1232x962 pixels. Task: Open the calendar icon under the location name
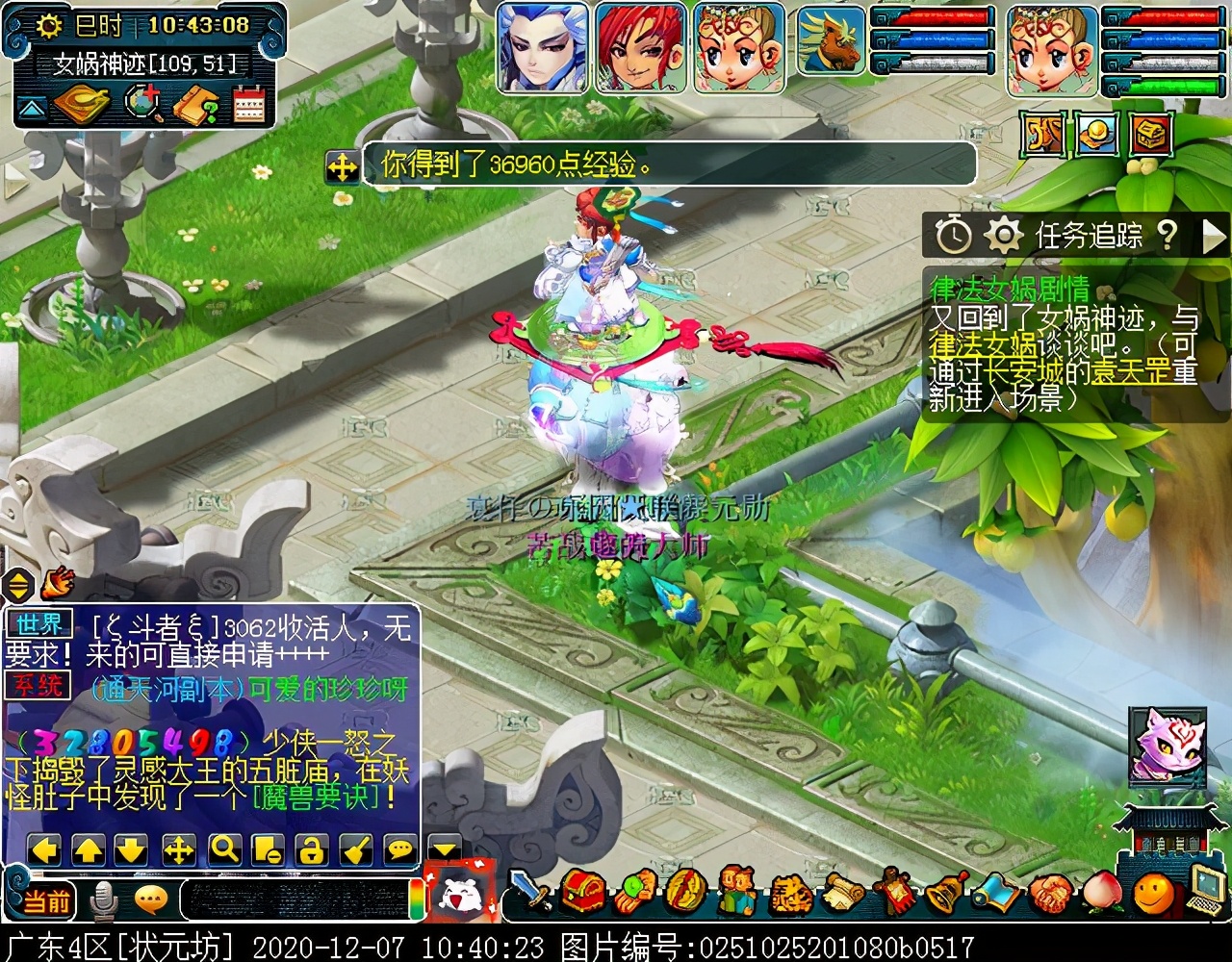pyautogui.click(x=248, y=106)
